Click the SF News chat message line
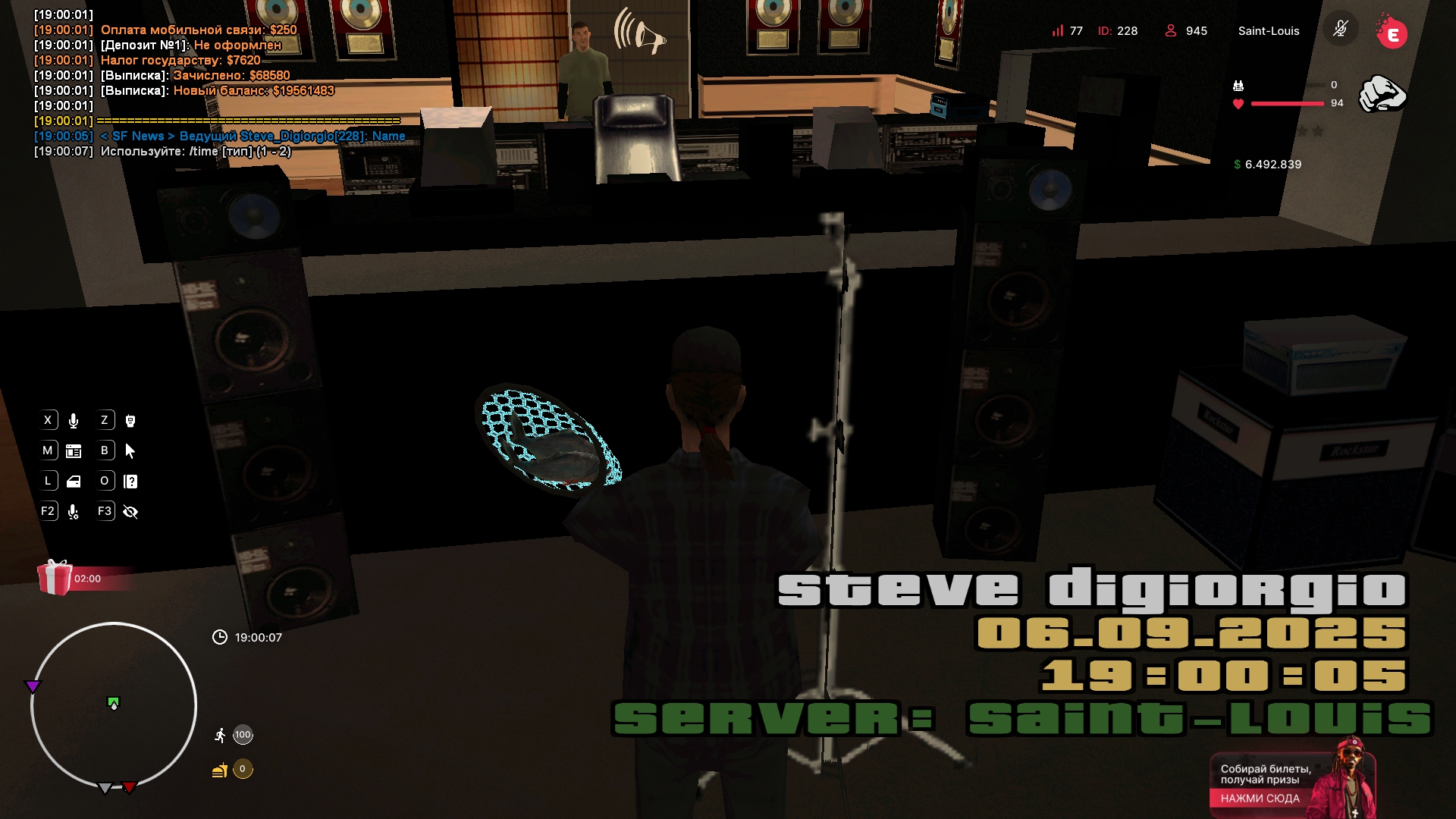Image resolution: width=1456 pixels, height=819 pixels. (253, 136)
